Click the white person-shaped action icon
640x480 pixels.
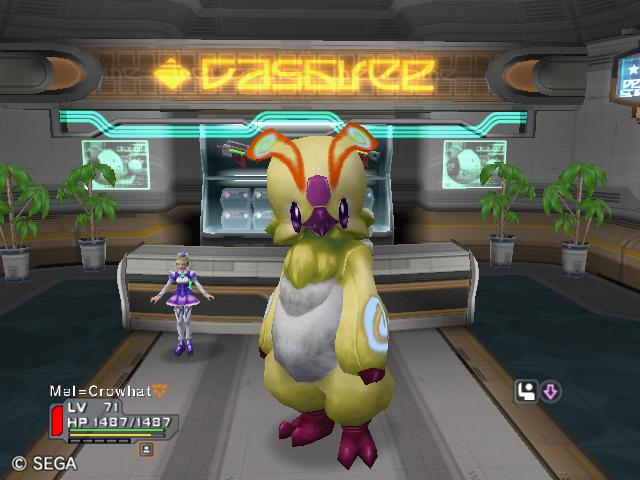point(527,392)
